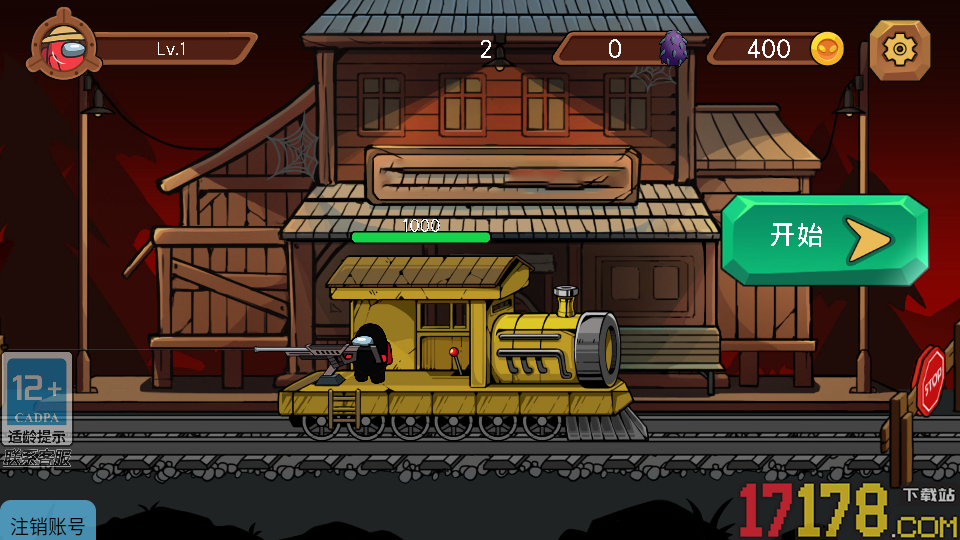Viewport: 960px width, 540px height.
Task: Start the level with the green 开始 button
Action: (x=824, y=238)
